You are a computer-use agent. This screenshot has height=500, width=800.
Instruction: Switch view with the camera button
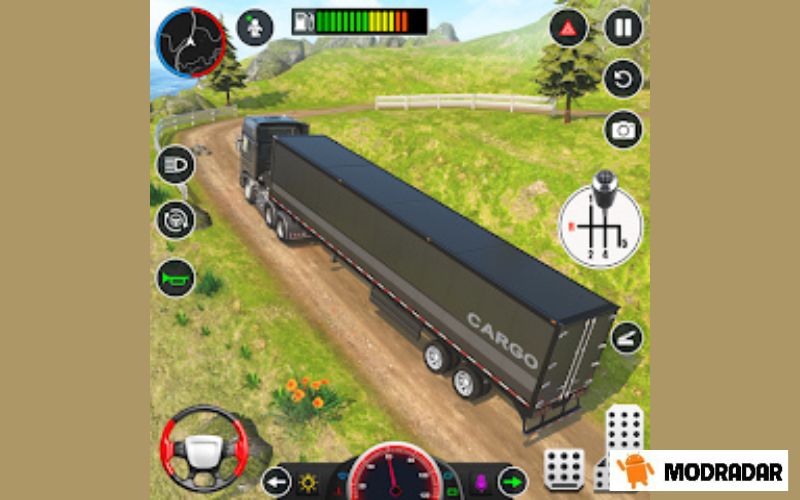click(x=623, y=129)
